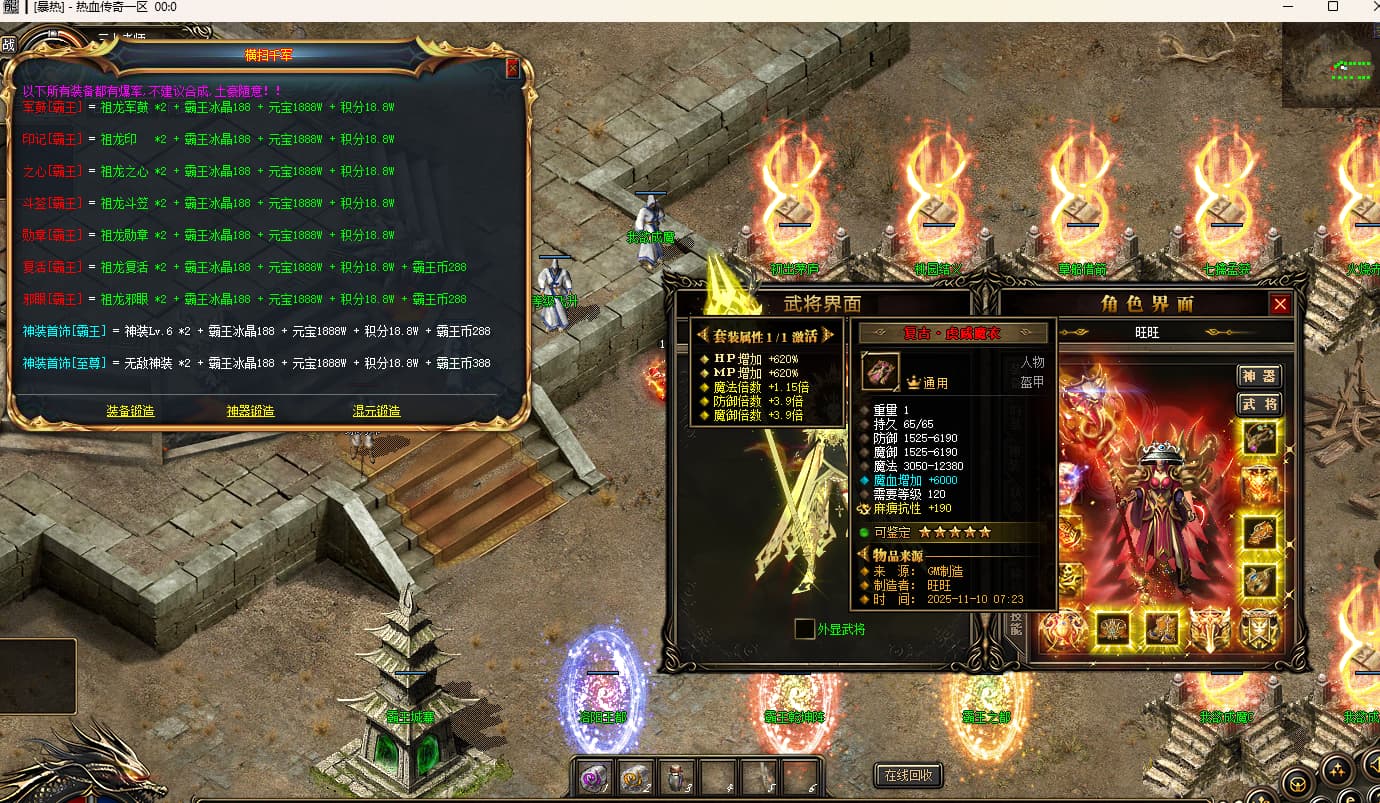Close the 横扫千军 forging dialog

[513, 69]
